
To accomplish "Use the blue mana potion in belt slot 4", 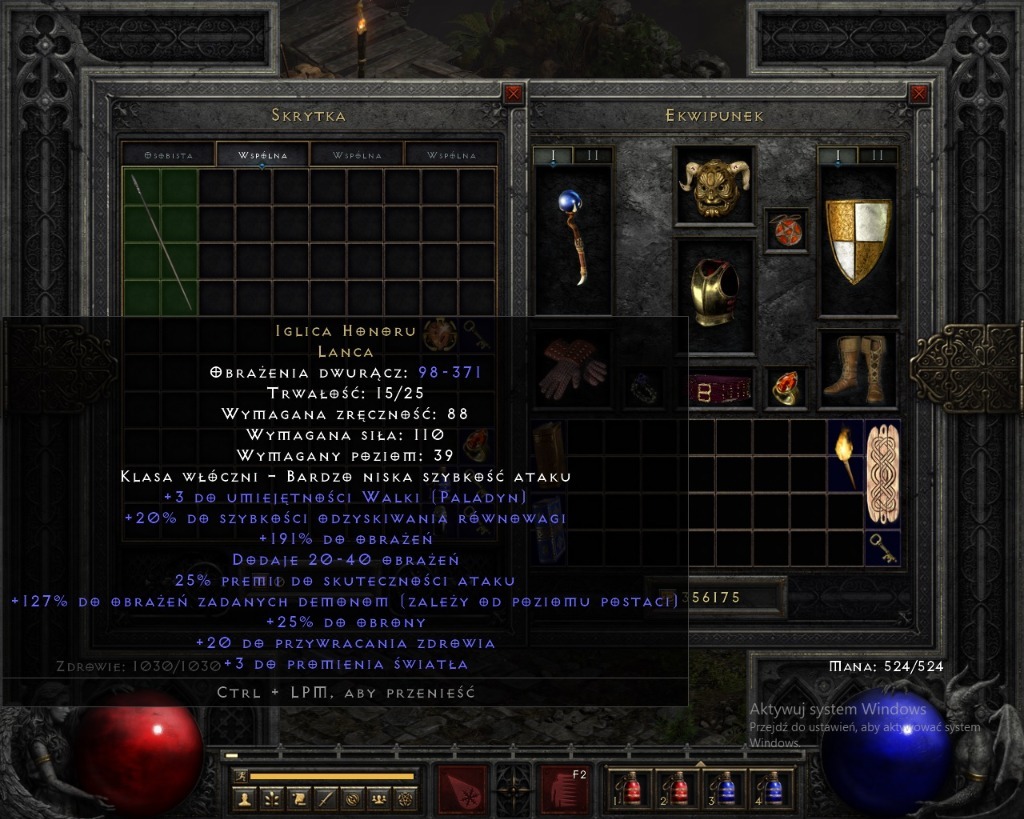I will [773, 788].
